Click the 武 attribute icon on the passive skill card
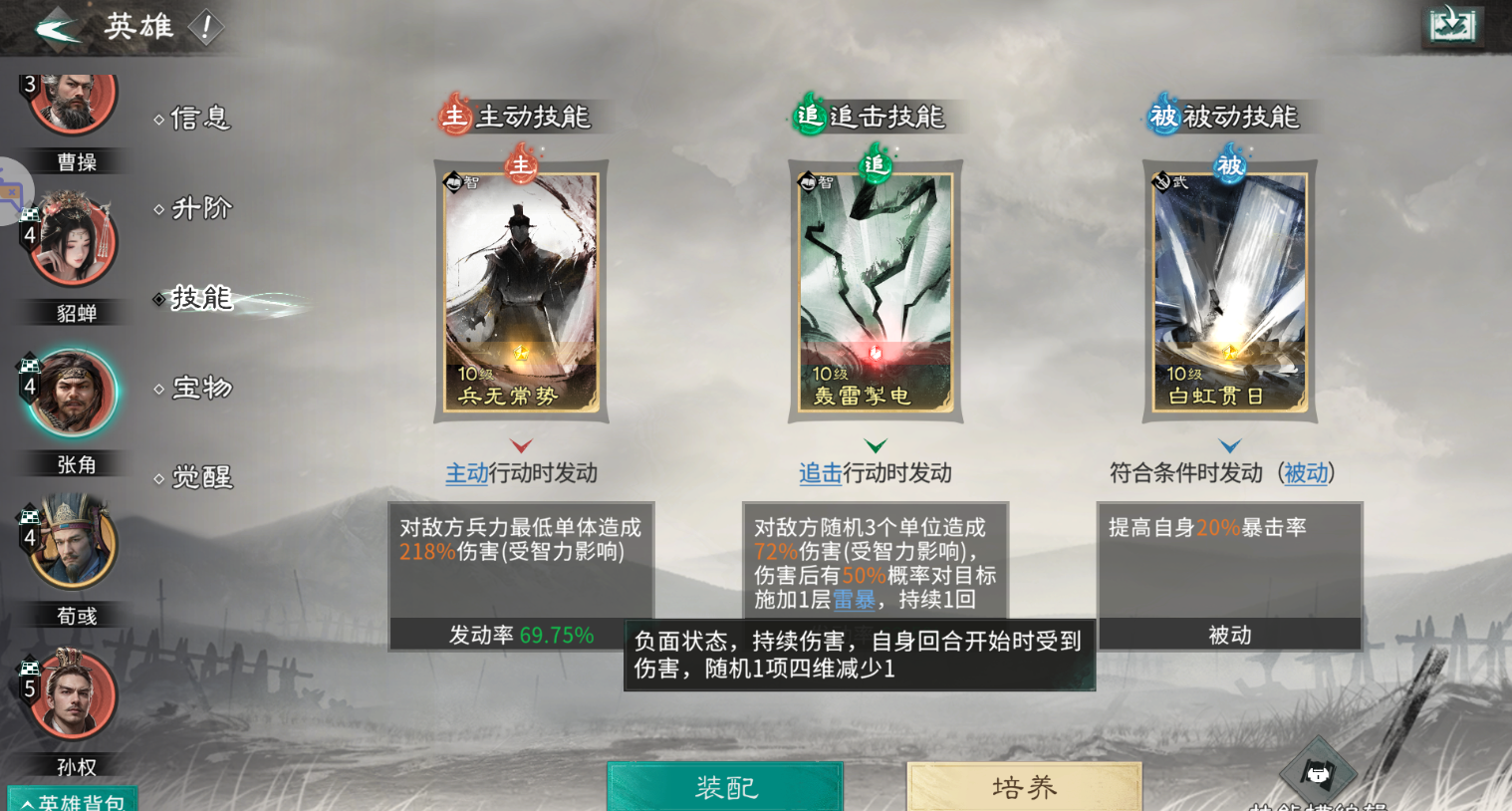Viewport: 1512px width, 811px height. 1162,181
